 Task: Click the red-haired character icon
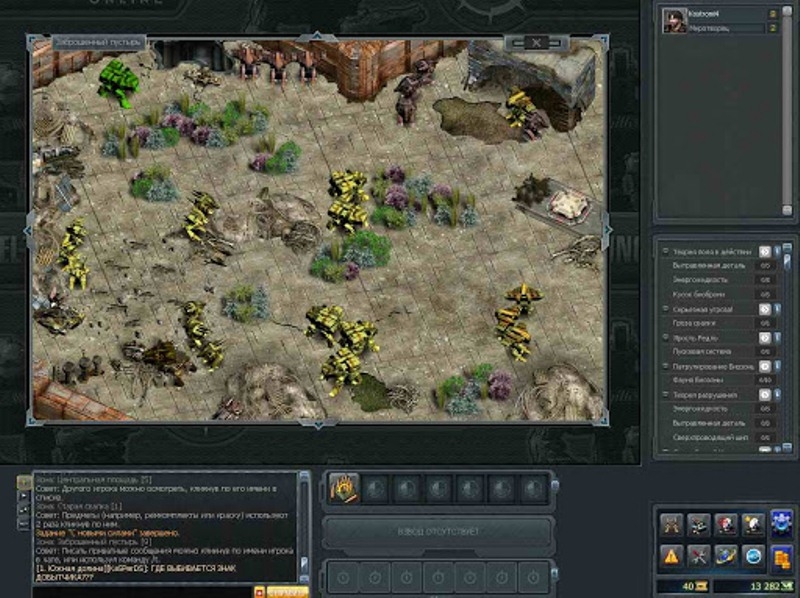click(725, 525)
